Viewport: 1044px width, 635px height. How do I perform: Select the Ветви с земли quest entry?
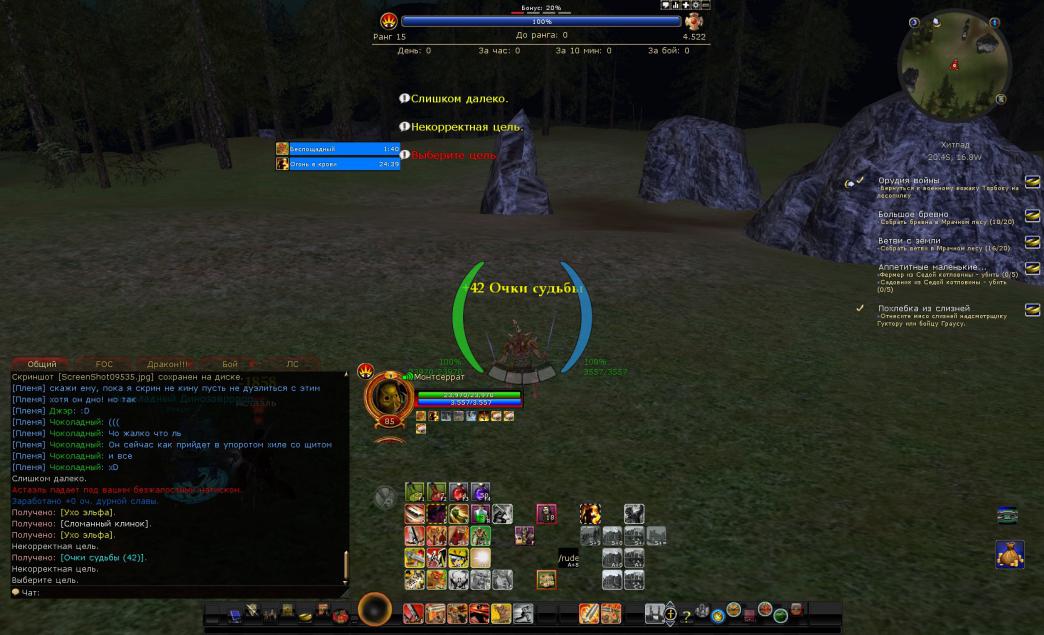[x=908, y=241]
